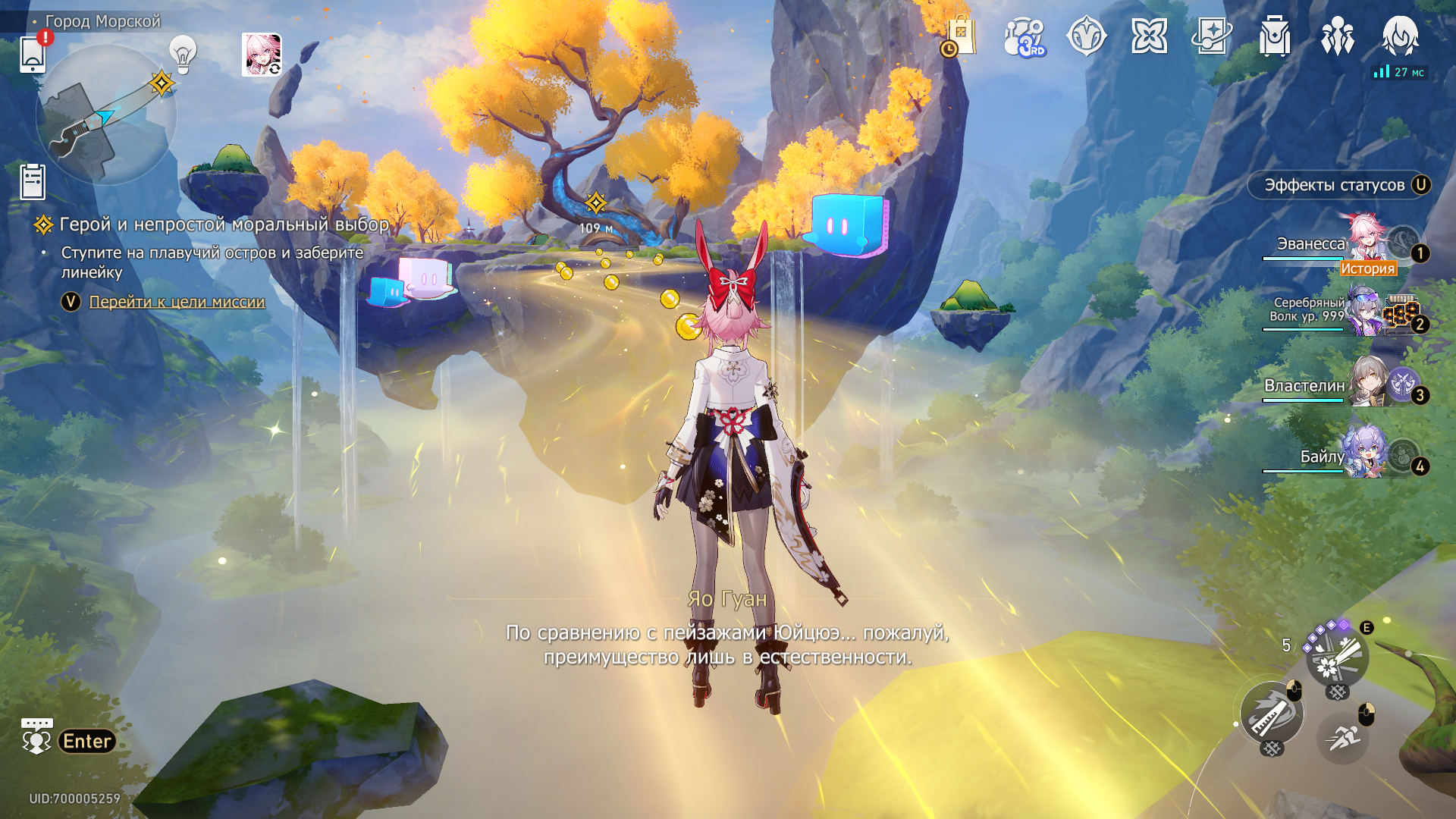Image resolution: width=1456 pixels, height=819 pixels.
Task: Open the 3RD anniversary event icon
Action: coord(1024,36)
